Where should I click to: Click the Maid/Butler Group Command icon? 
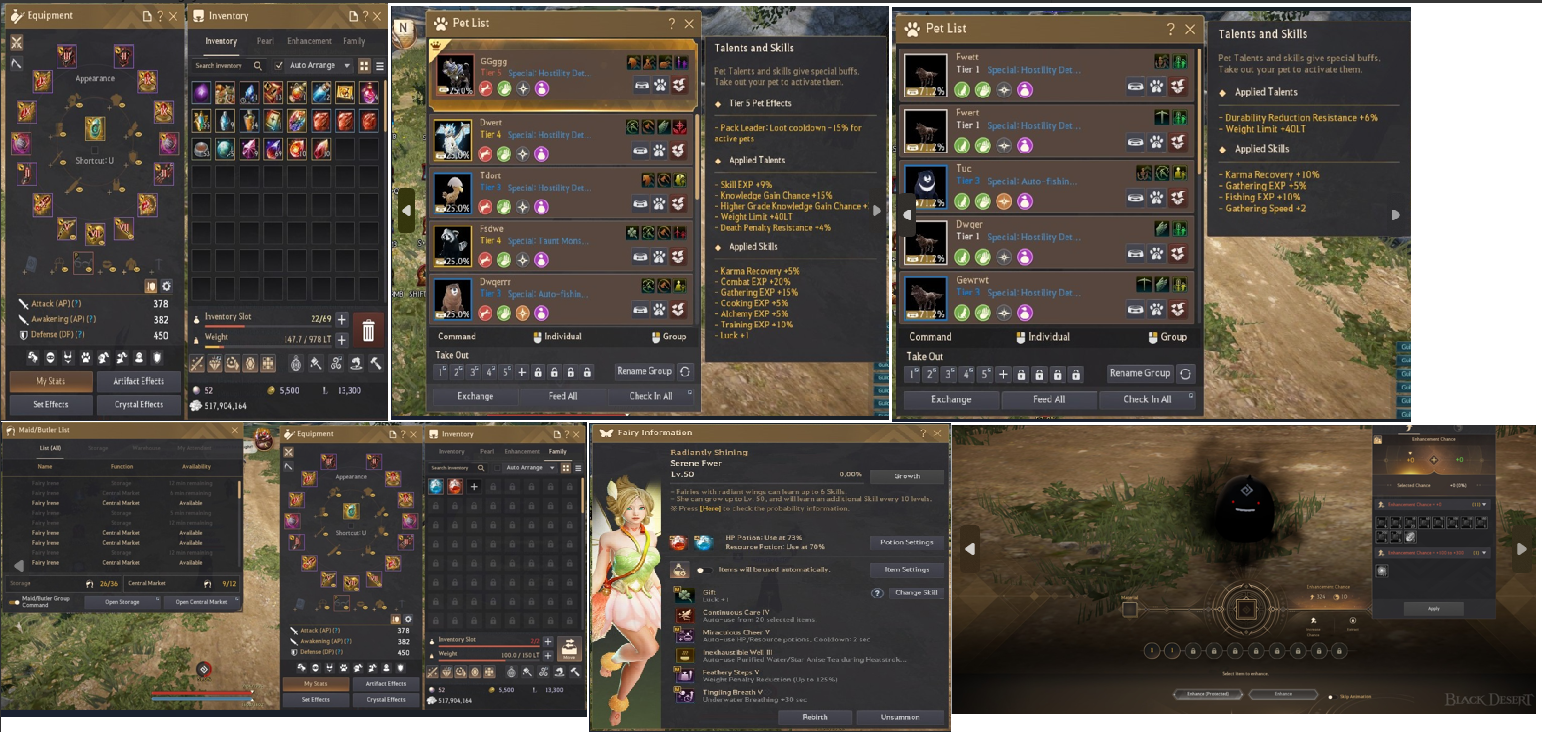click(x=14, y=602)
